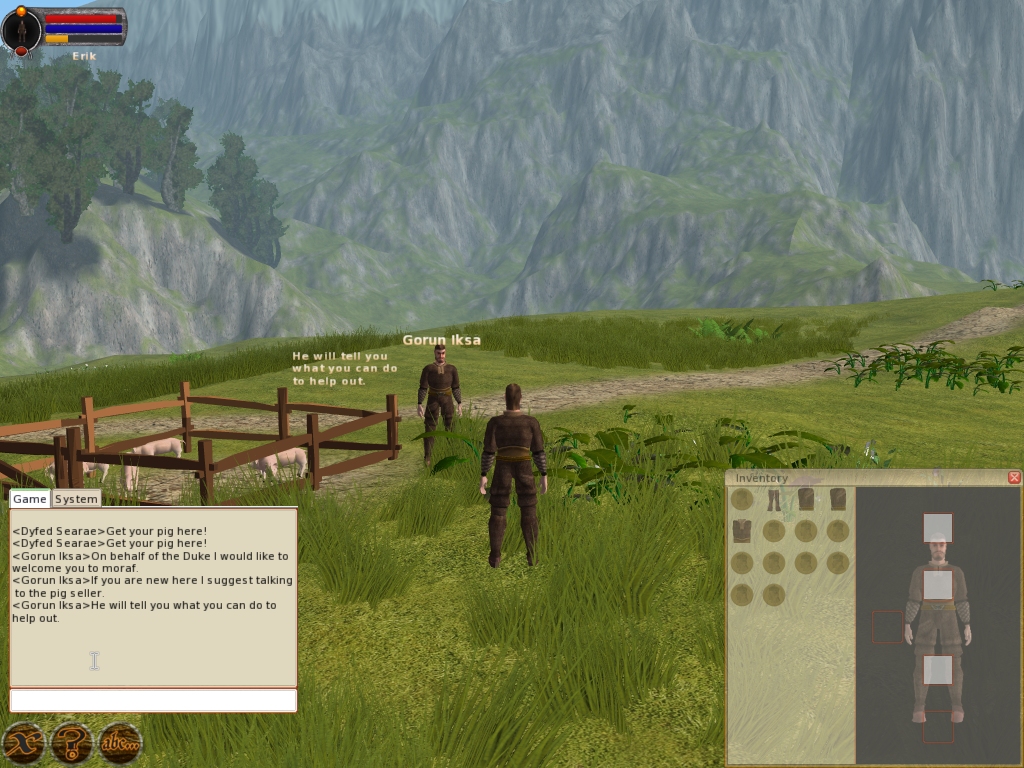Click the empty feet slot below the character
Viewport: 1024px width, 768px height.
coord(937,727)
